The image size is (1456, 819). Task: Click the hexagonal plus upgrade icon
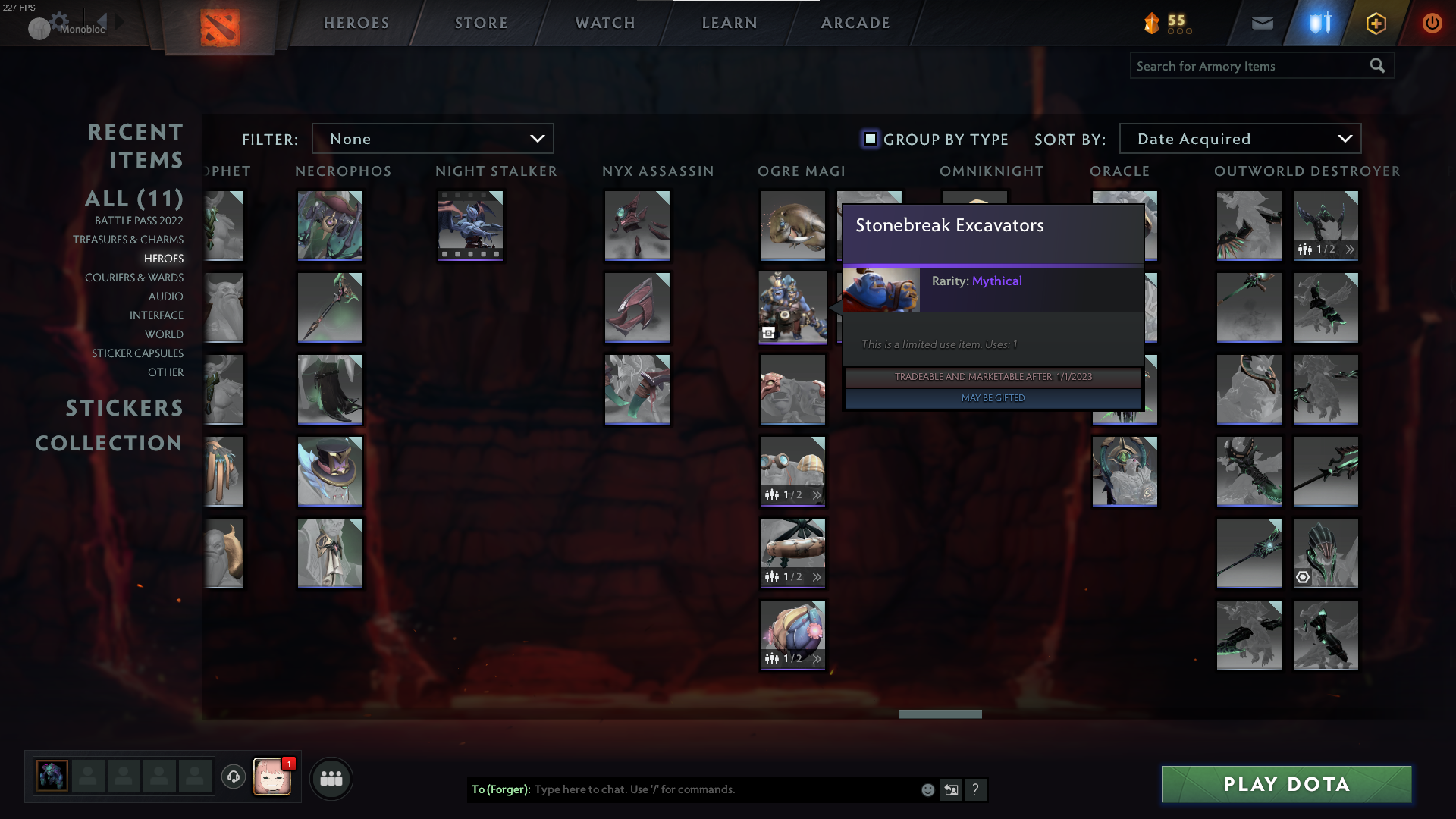coord(1375,22)
